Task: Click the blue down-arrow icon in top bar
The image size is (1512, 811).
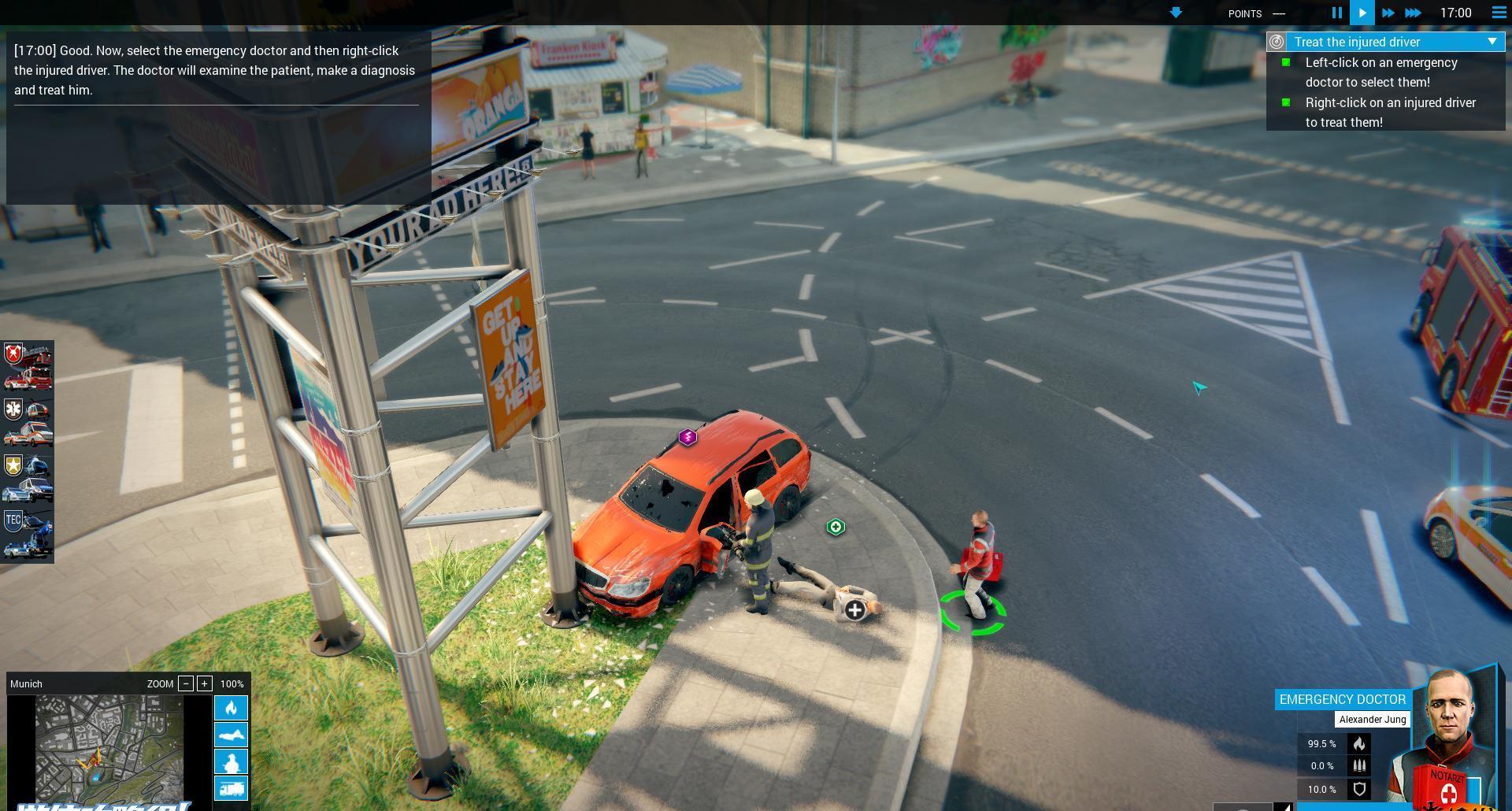Action: (x=1176, y=13)
